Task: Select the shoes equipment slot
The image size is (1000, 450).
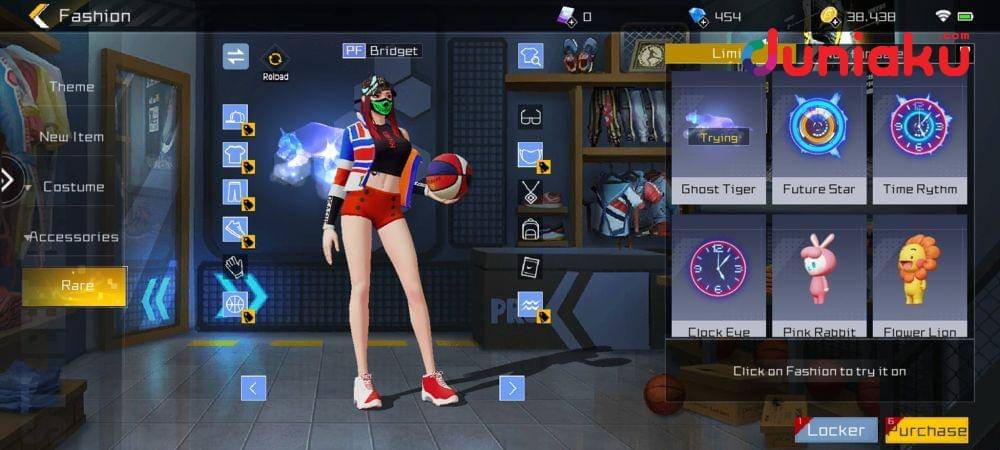Action: [x=235, y=230]
